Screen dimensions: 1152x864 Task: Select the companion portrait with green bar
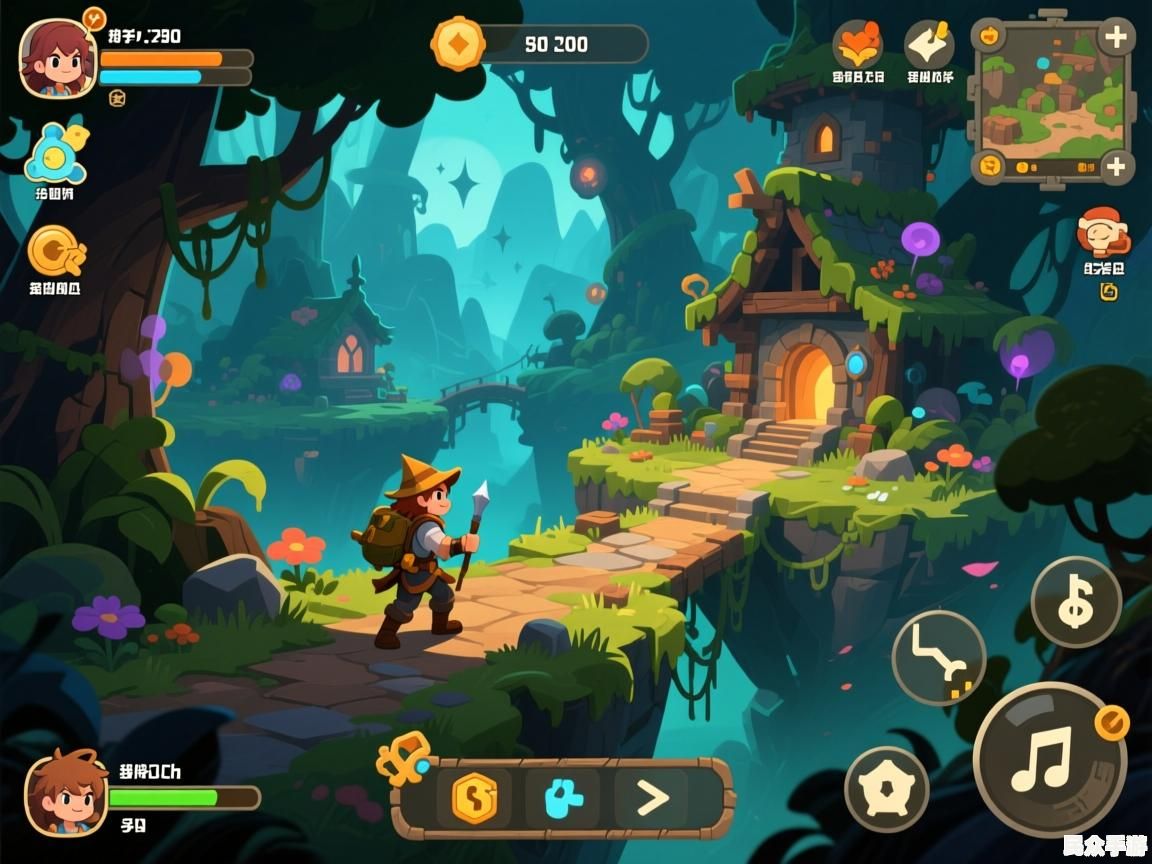point(65,794)
